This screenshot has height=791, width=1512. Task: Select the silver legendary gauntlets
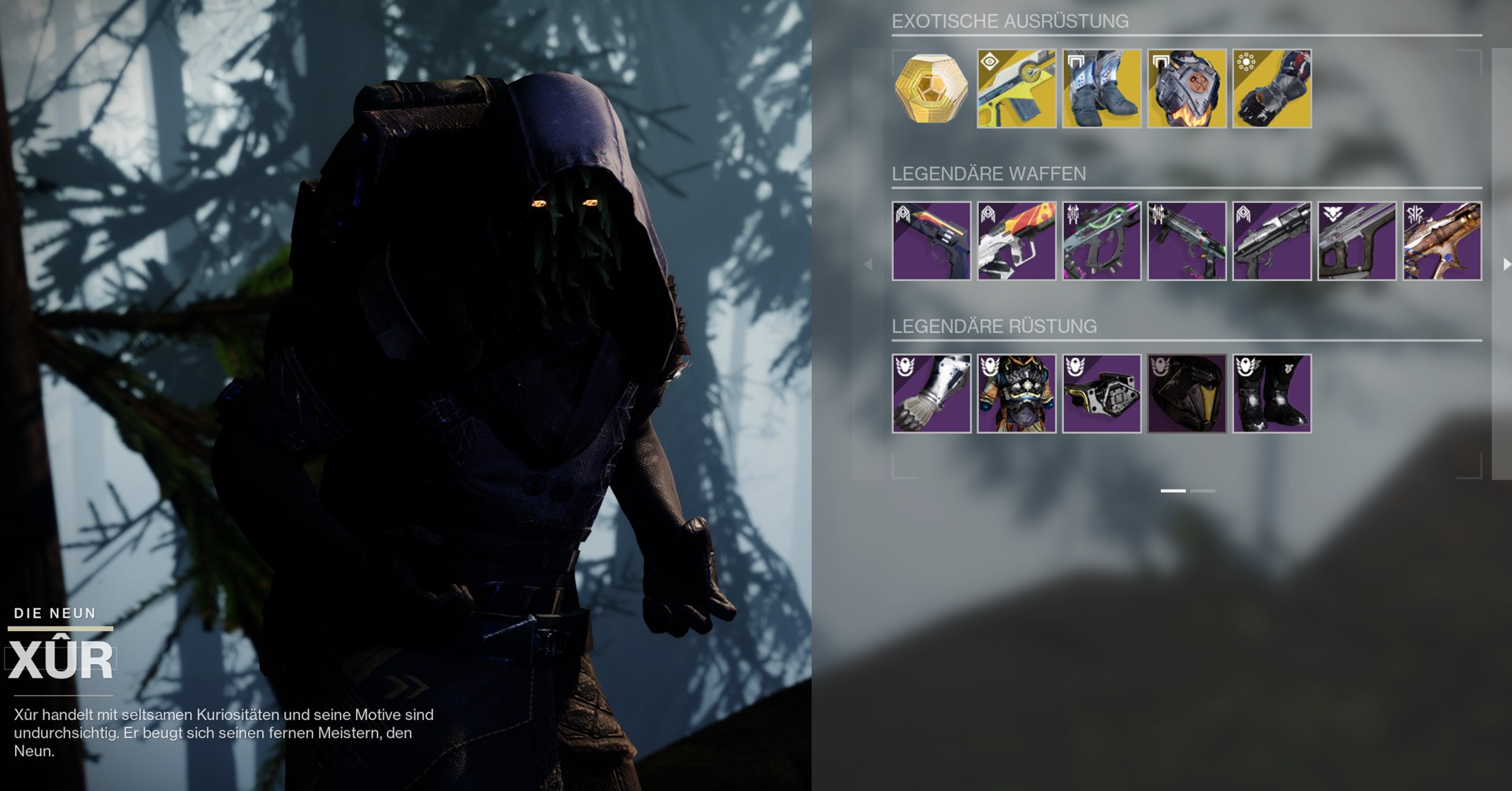[x=931, y=394]
